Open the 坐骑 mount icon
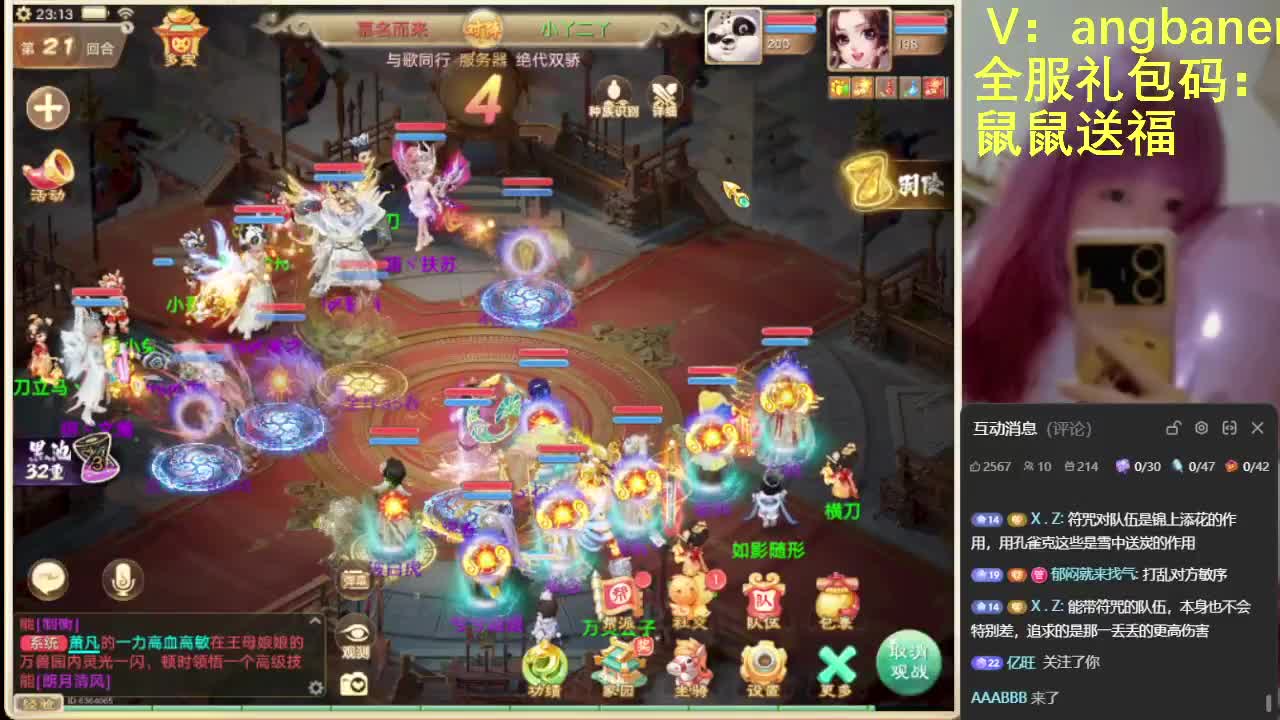1280x720 pixels. pyautogui.click(x=688, y=663)
